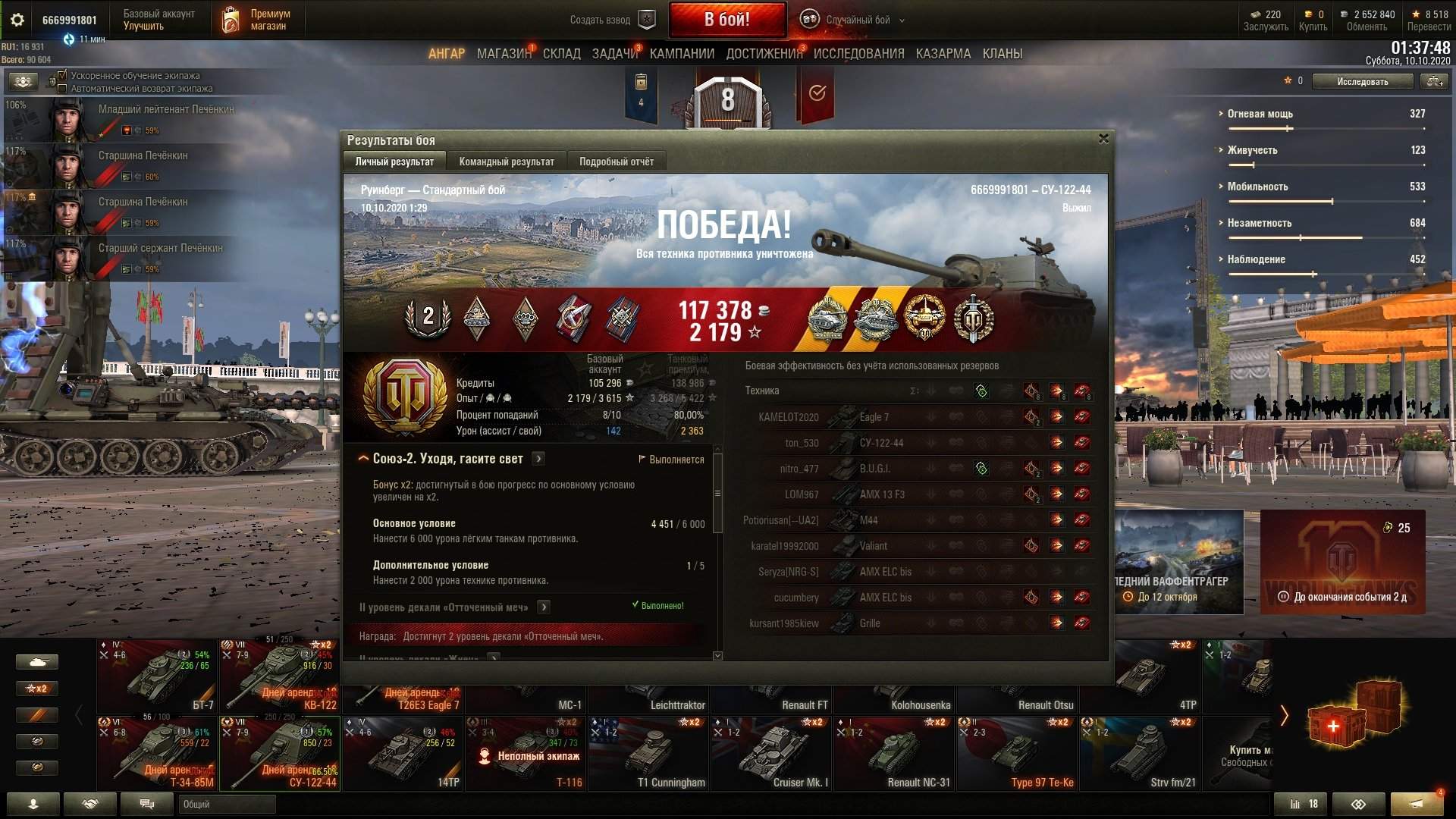Toggle Ускоренное обучение экипажа checkbox
The height and width of the screenshot is (819, 1456).
[62, 76]
